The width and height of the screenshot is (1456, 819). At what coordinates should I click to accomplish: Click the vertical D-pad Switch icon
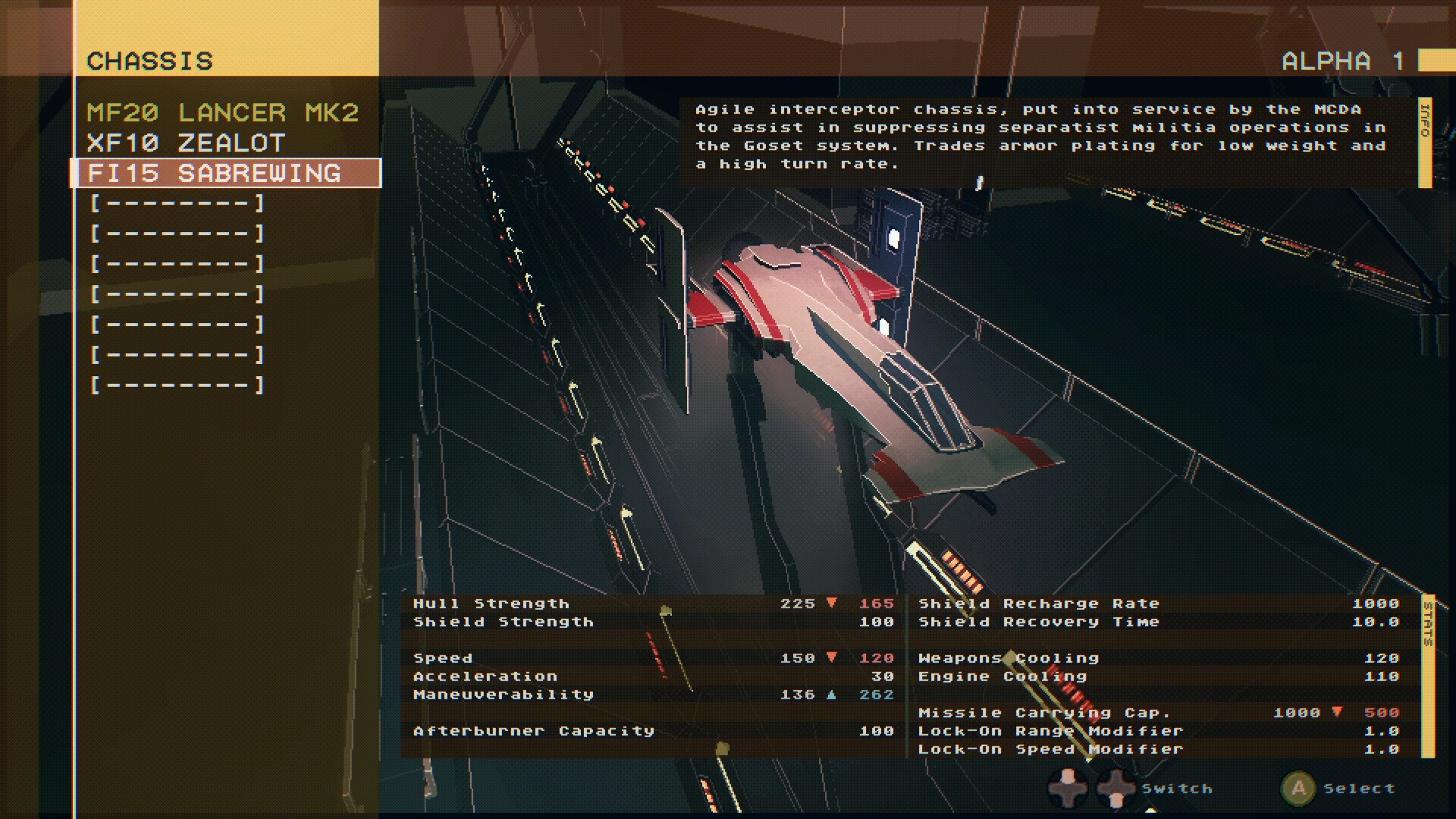pyautogui.click(x=1116, y=789)
